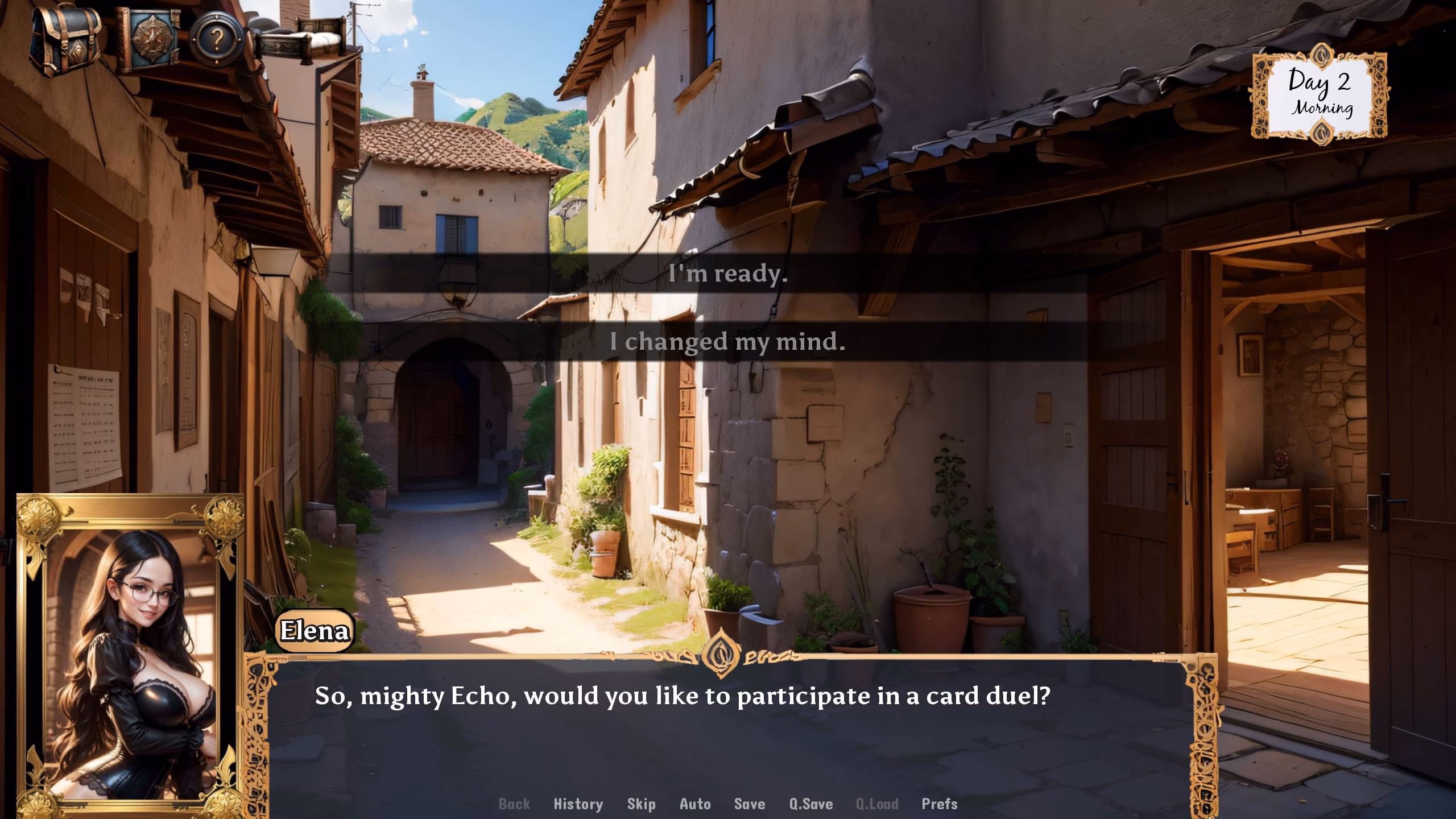Enable Auto text mode
The image size is (1456, 819).
pyautogui.click(x=694, y=804)
